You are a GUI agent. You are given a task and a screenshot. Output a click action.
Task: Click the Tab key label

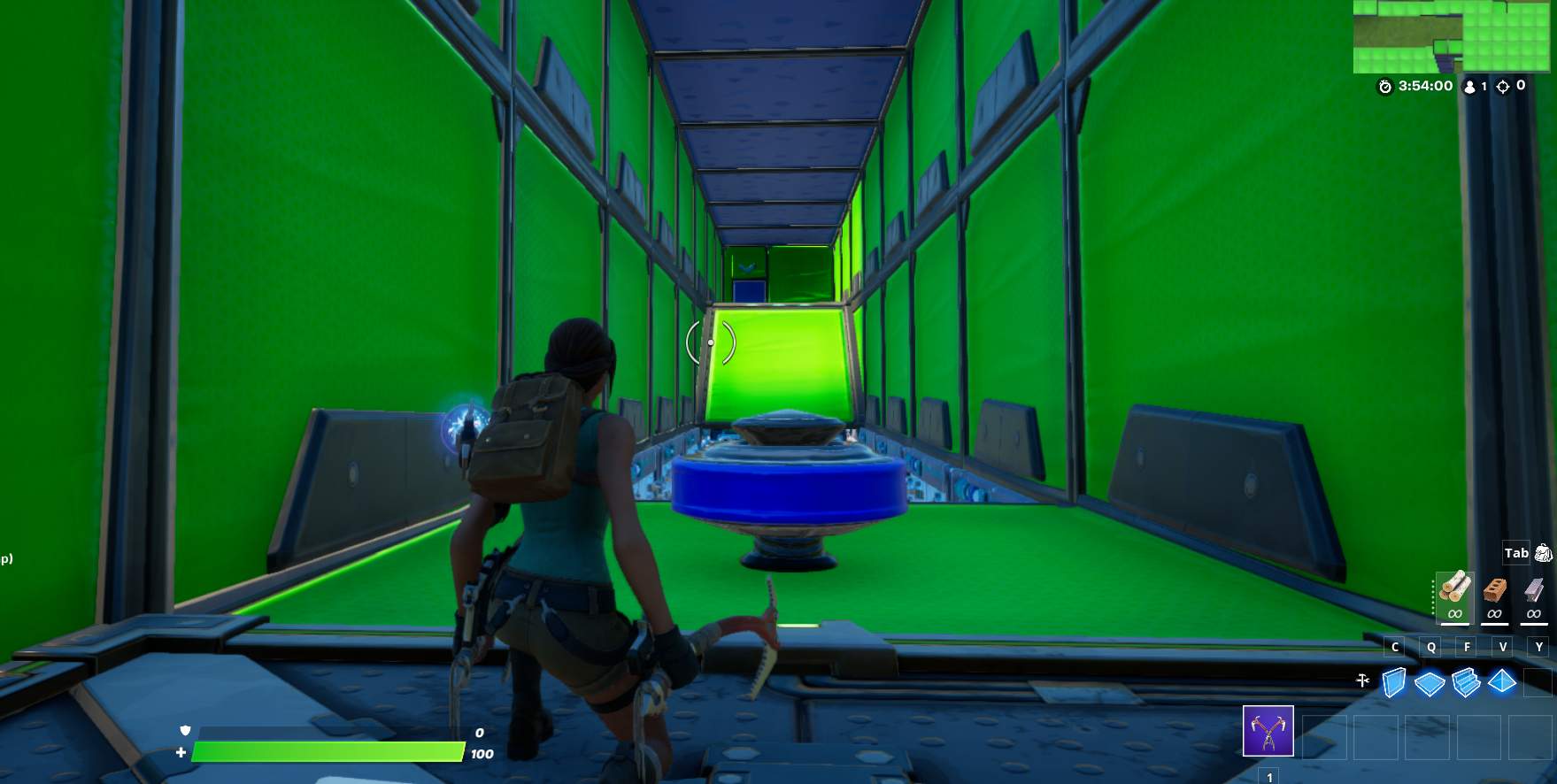1515,552
